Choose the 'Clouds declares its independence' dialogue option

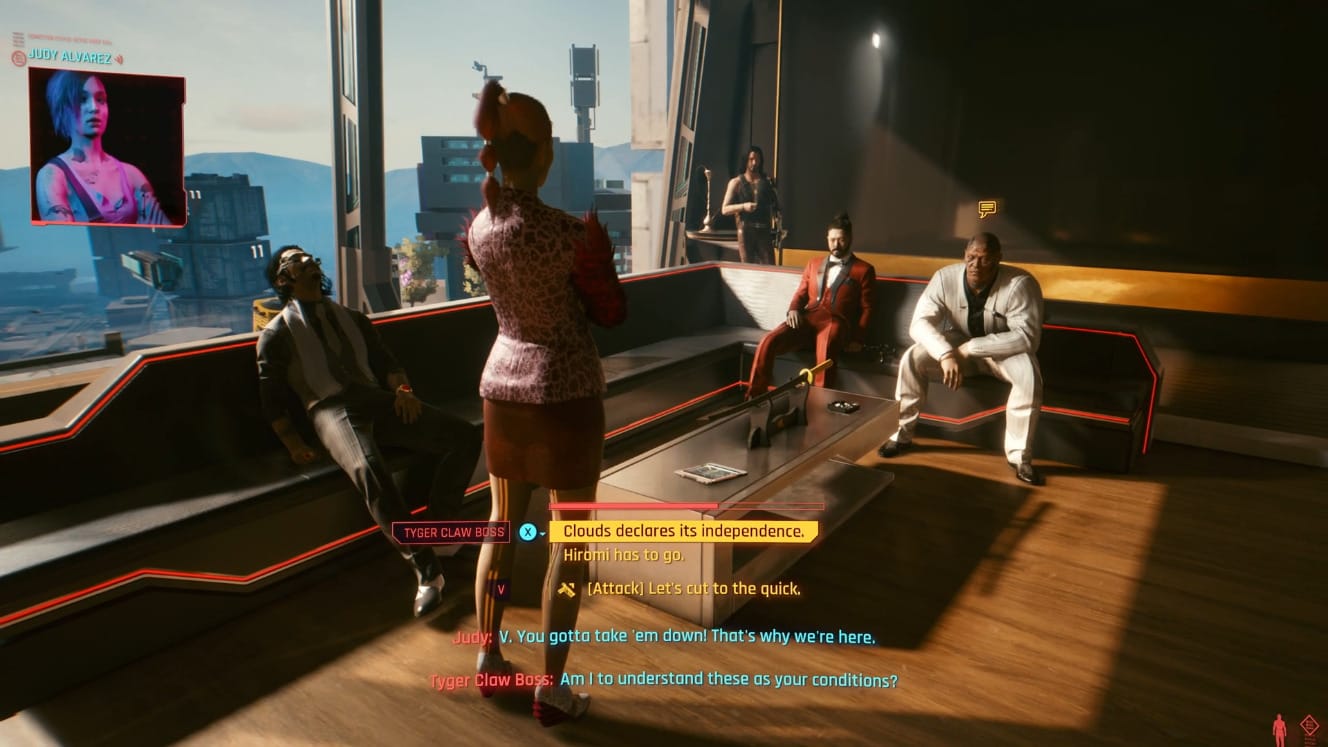683,531
